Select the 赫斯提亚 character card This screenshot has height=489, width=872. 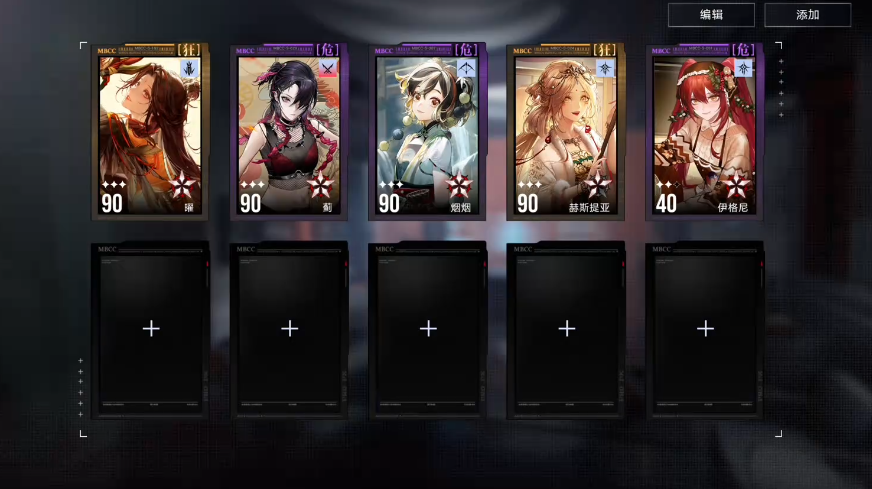click(x=566, y=133)
